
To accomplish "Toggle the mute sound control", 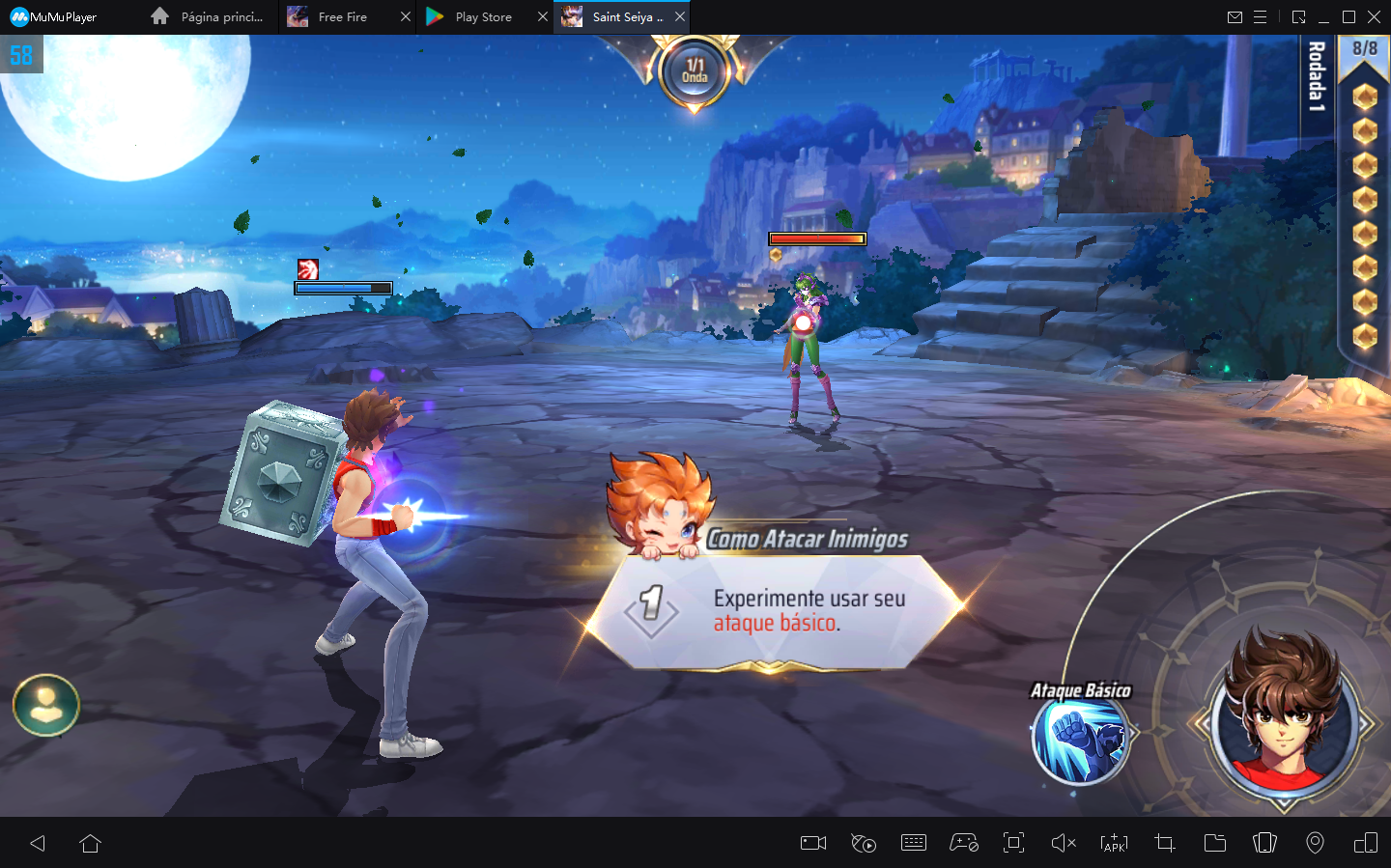I will coord(1064,843).
